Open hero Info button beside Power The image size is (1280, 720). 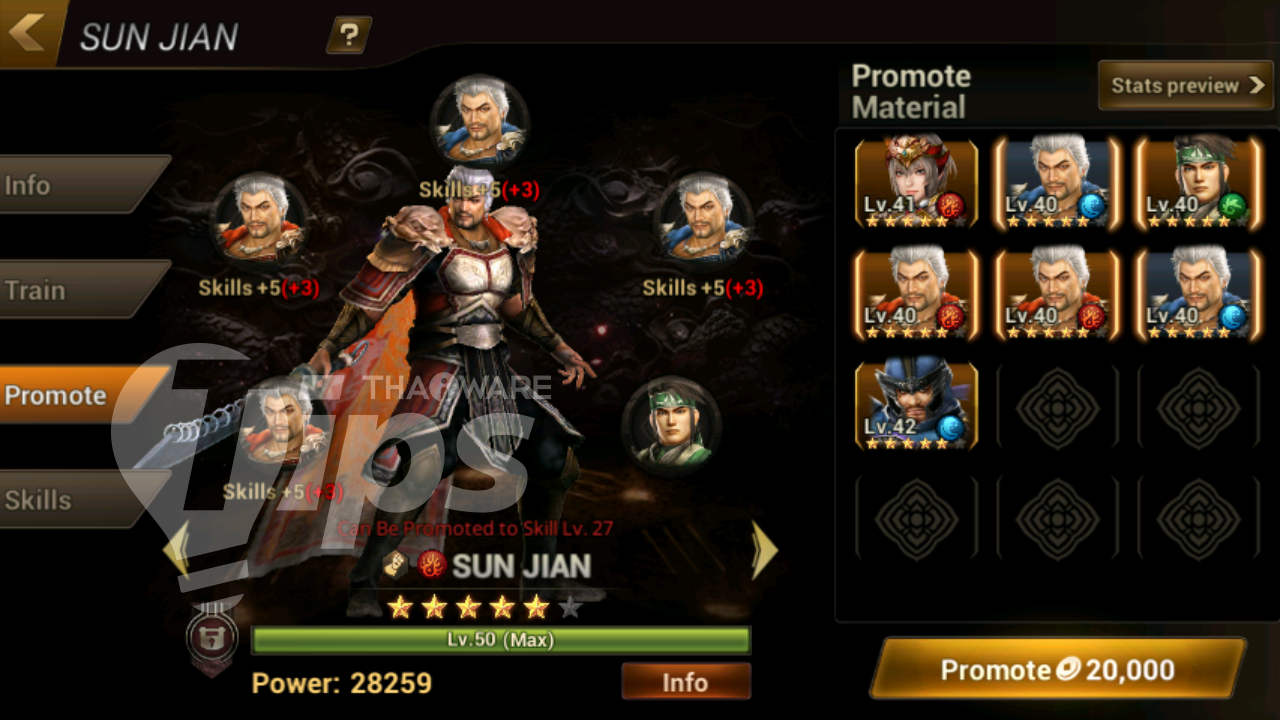(x=685, y=682)
